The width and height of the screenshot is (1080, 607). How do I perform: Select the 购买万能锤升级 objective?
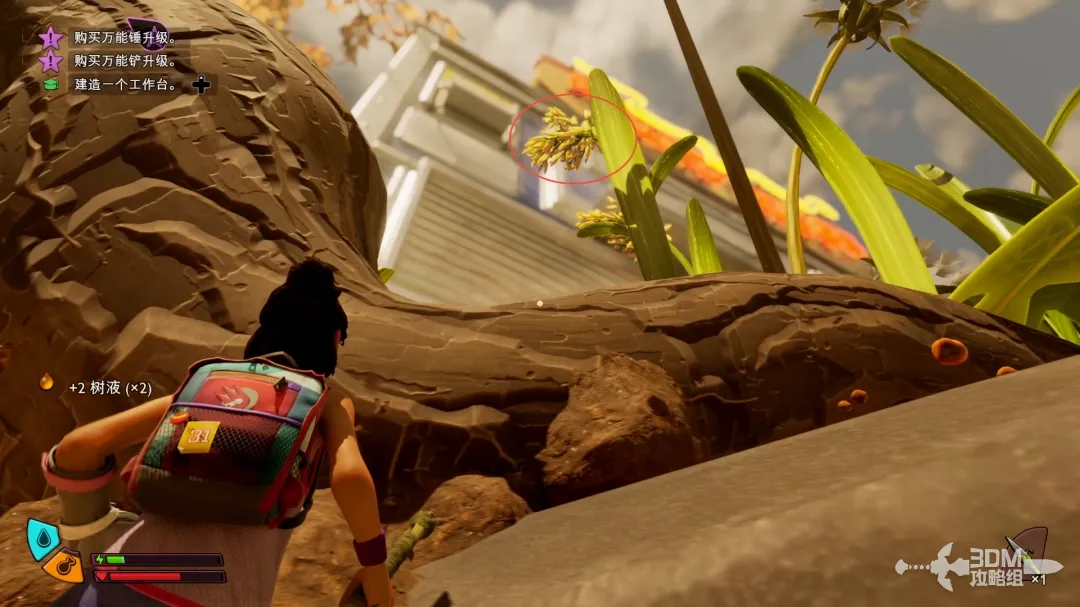[x=125, y=38]
